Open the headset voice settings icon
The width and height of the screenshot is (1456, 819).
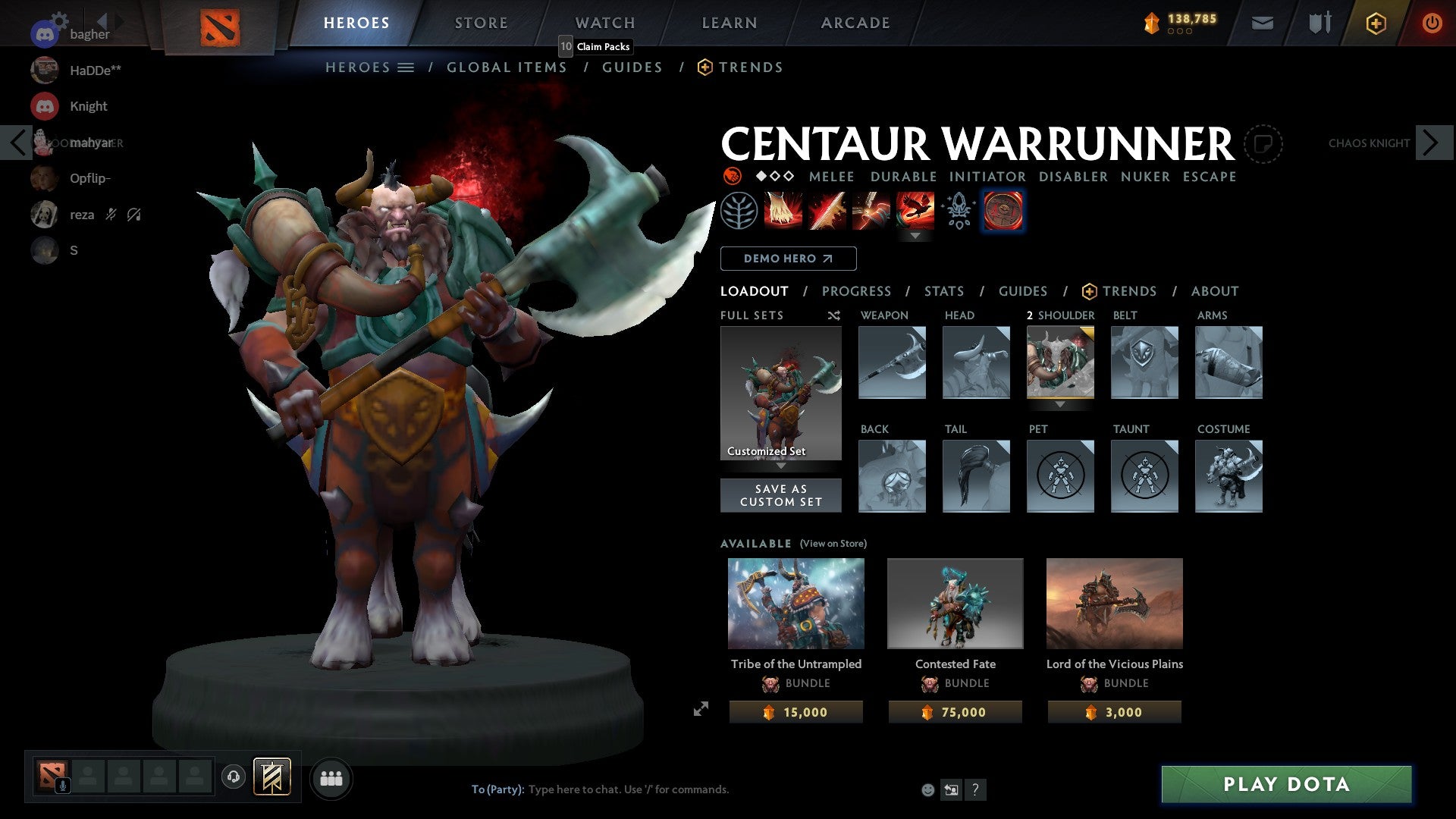click(233, 777)
